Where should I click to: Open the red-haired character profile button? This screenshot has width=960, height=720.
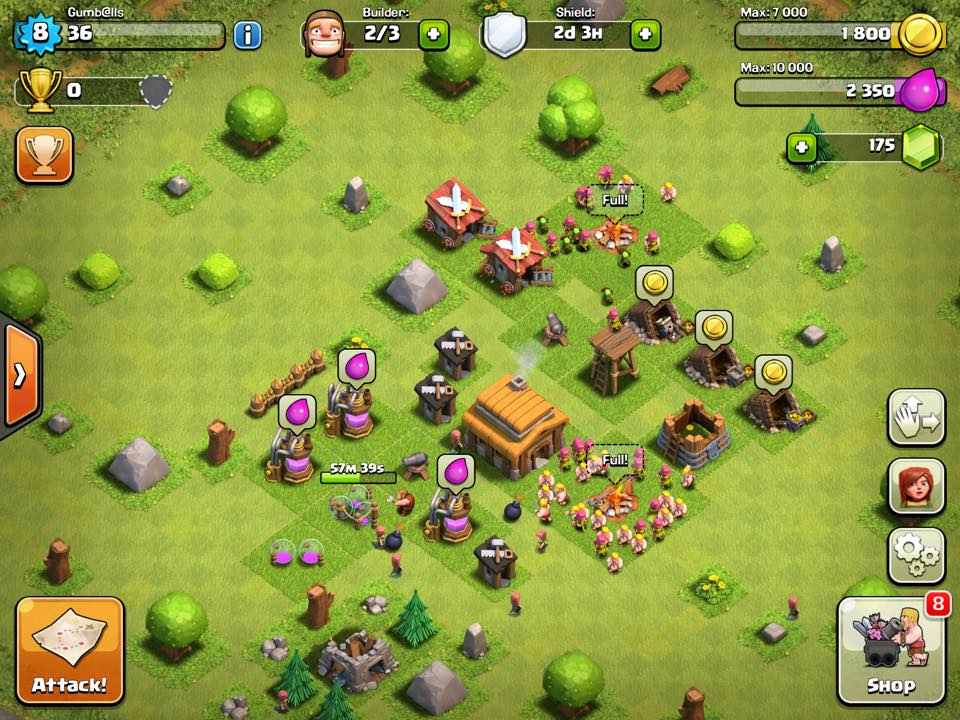click(916, 487)
